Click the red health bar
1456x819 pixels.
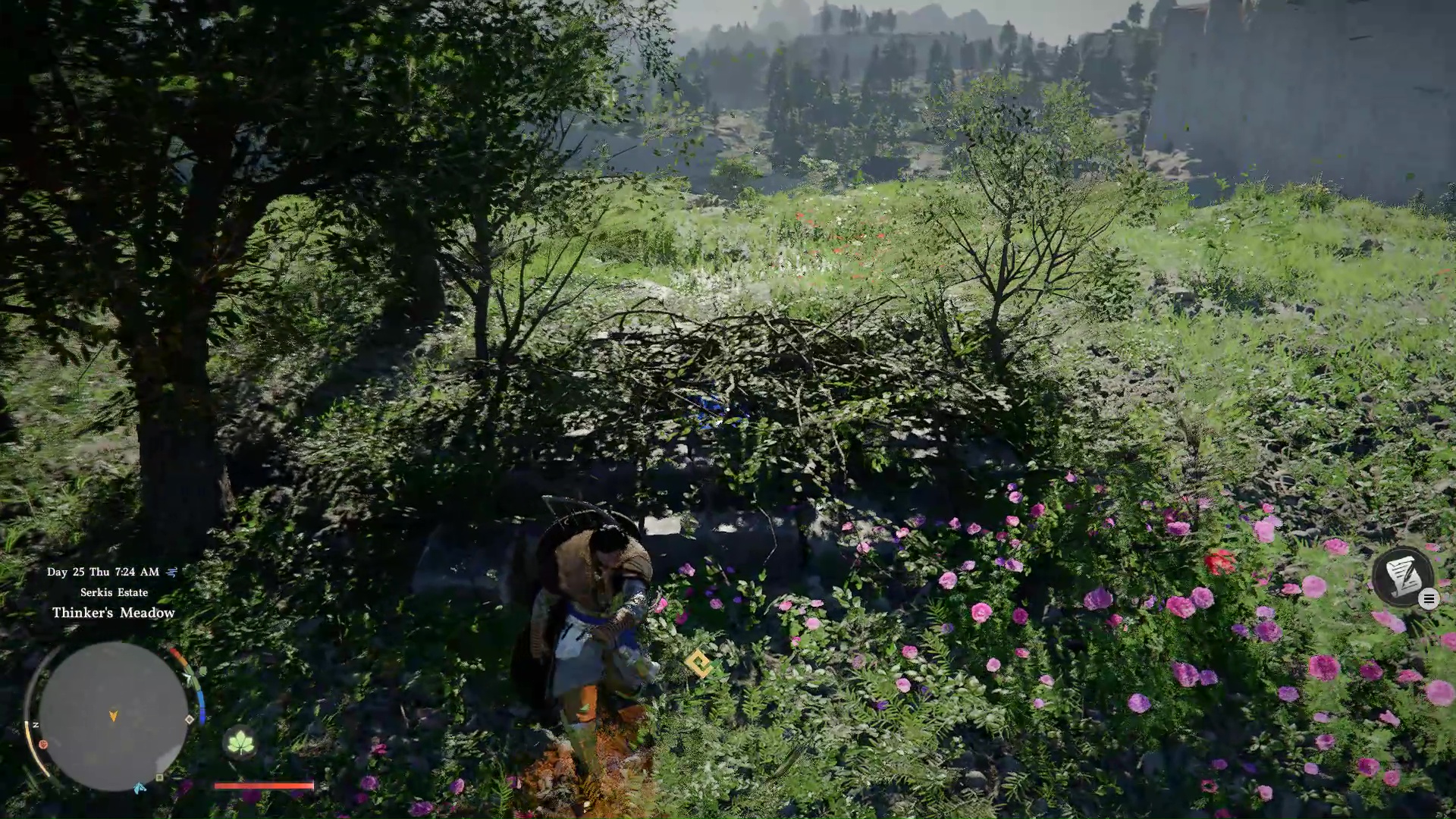click(263, 786)
